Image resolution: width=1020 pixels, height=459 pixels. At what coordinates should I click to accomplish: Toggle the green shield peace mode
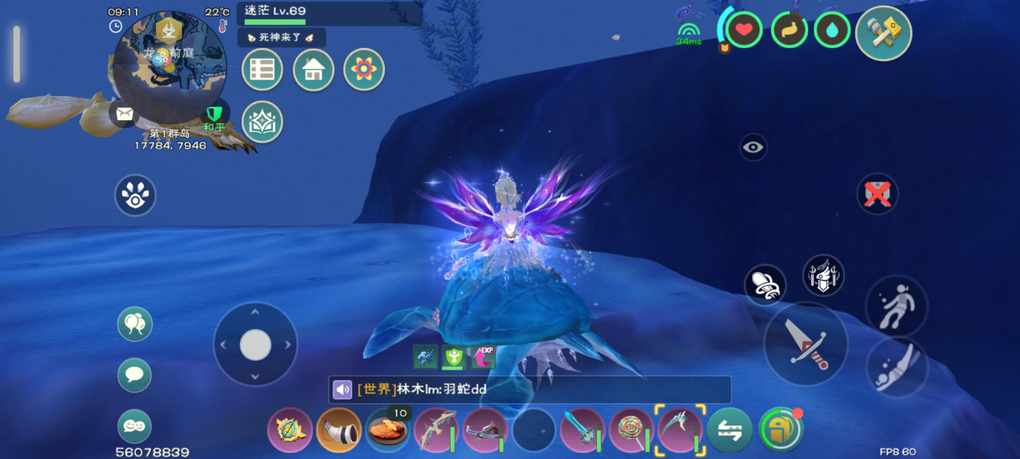[214, 115]
